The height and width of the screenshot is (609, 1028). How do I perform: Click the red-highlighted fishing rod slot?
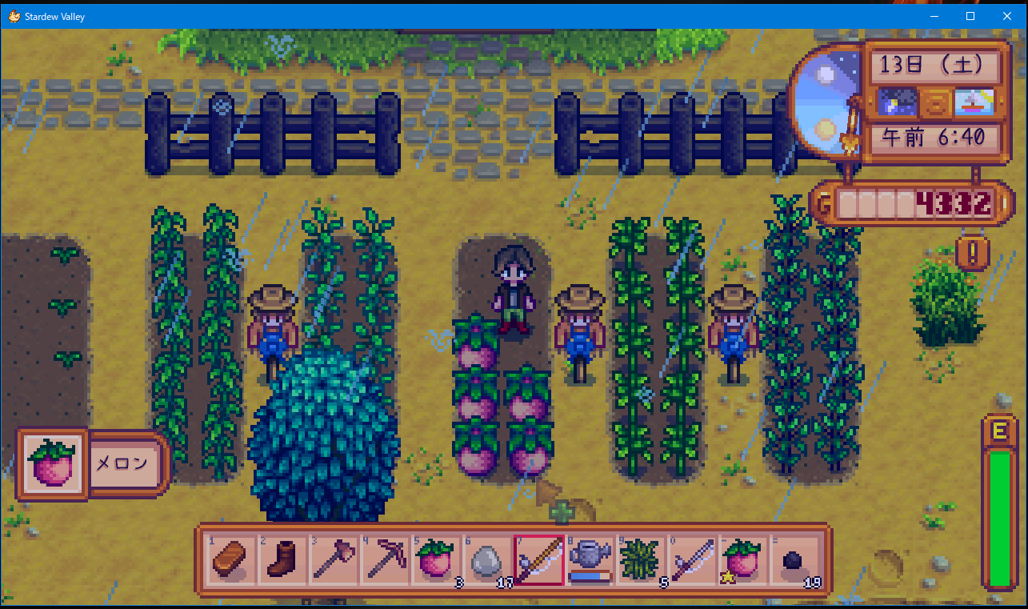(x=538, y=558)
